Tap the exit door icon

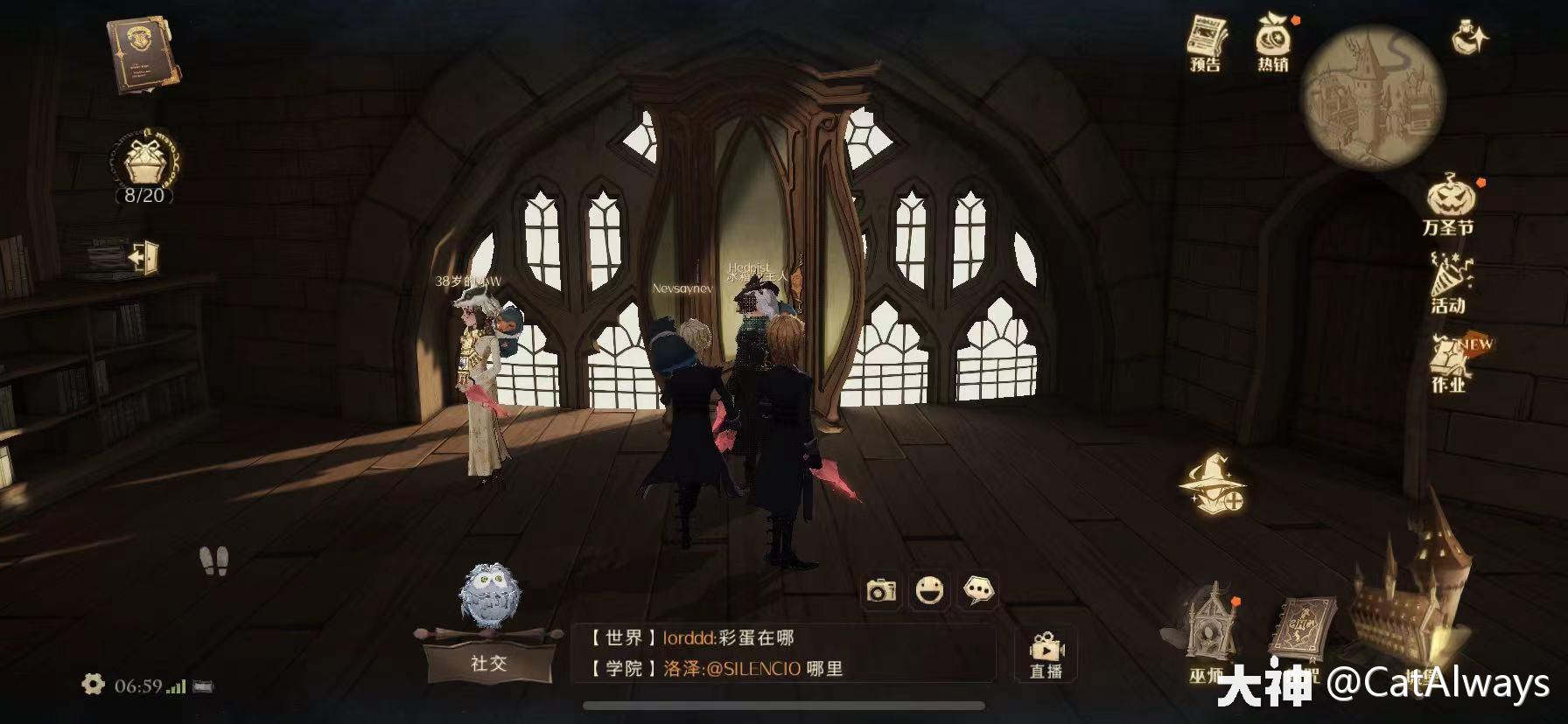(143, 258)
